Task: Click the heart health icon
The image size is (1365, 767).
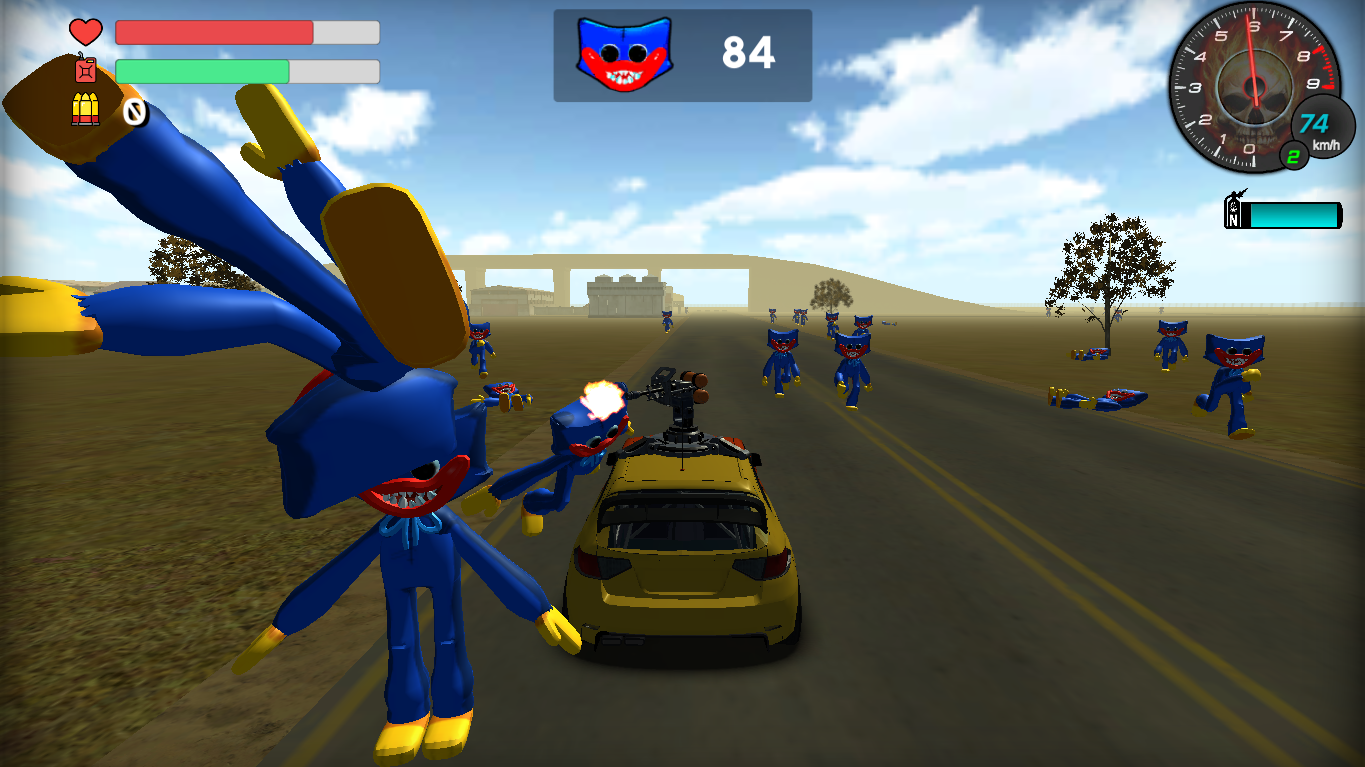Action: pos(85,30)
